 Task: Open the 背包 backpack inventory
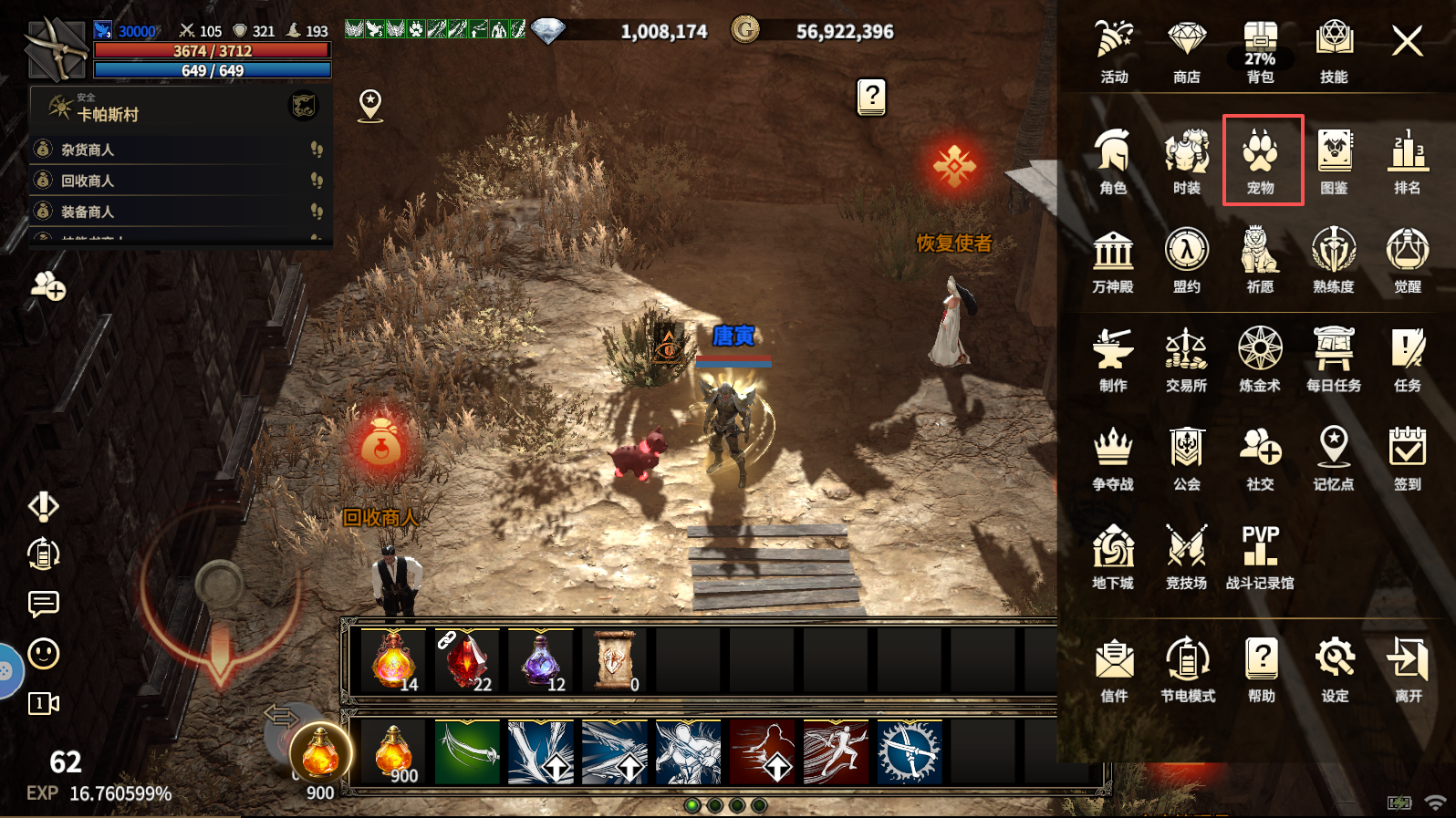1260,51
